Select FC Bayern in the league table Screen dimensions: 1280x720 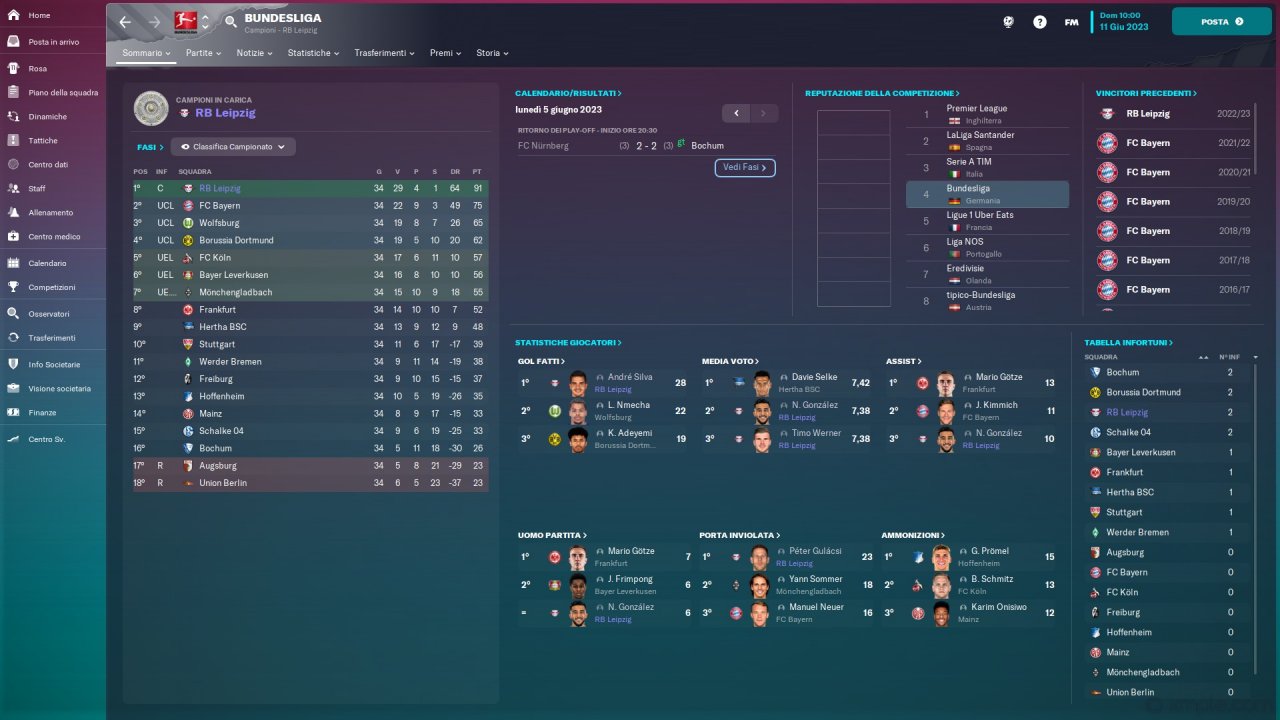pyautogui.click(x=219, y=206)
